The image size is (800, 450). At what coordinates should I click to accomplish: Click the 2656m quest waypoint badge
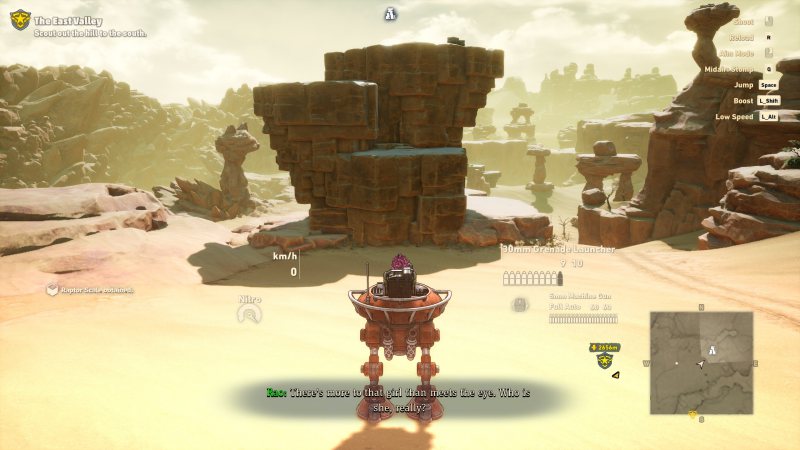coord(605,348)
